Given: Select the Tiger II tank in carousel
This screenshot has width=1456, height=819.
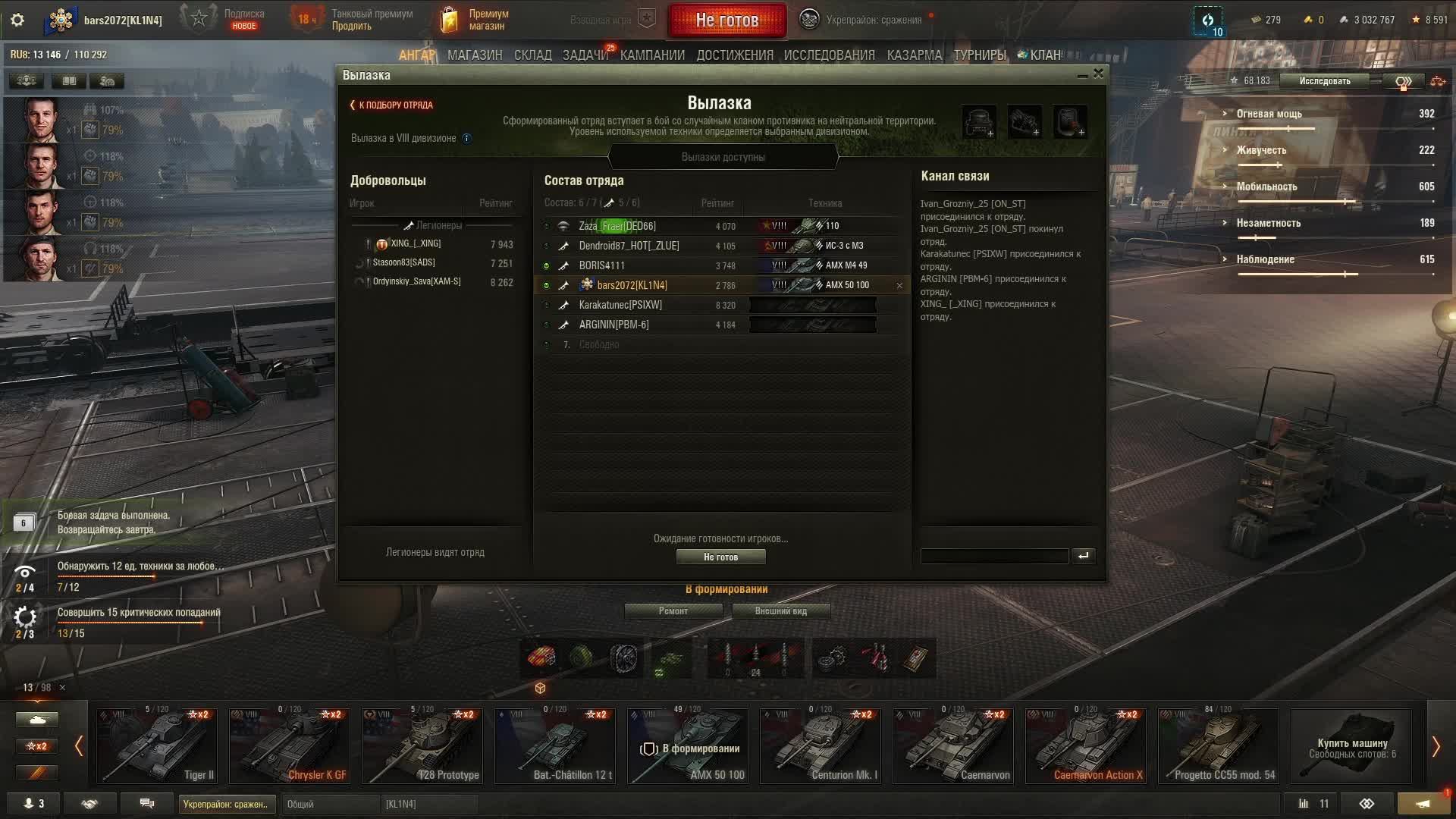Looking at the screenshot, I should click(x=157, y=746).
